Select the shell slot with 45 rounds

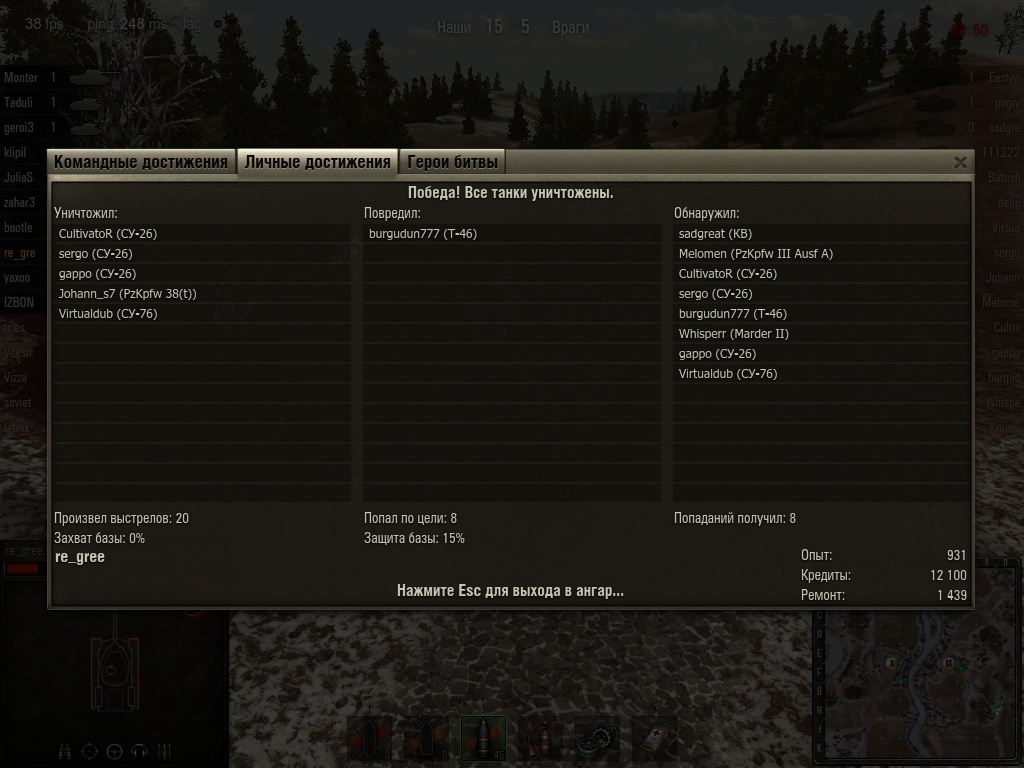coord(484,738)
